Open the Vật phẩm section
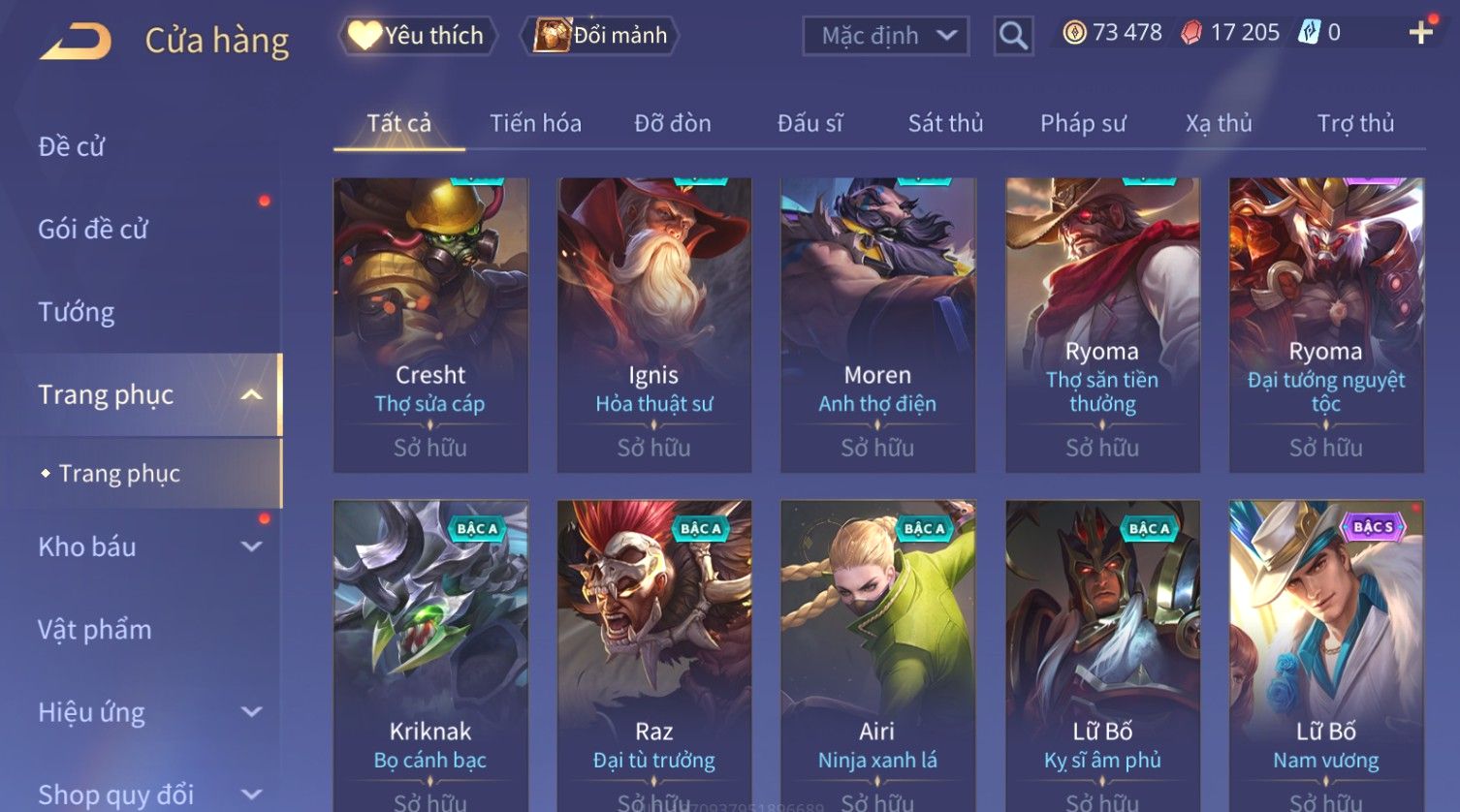 95,630
